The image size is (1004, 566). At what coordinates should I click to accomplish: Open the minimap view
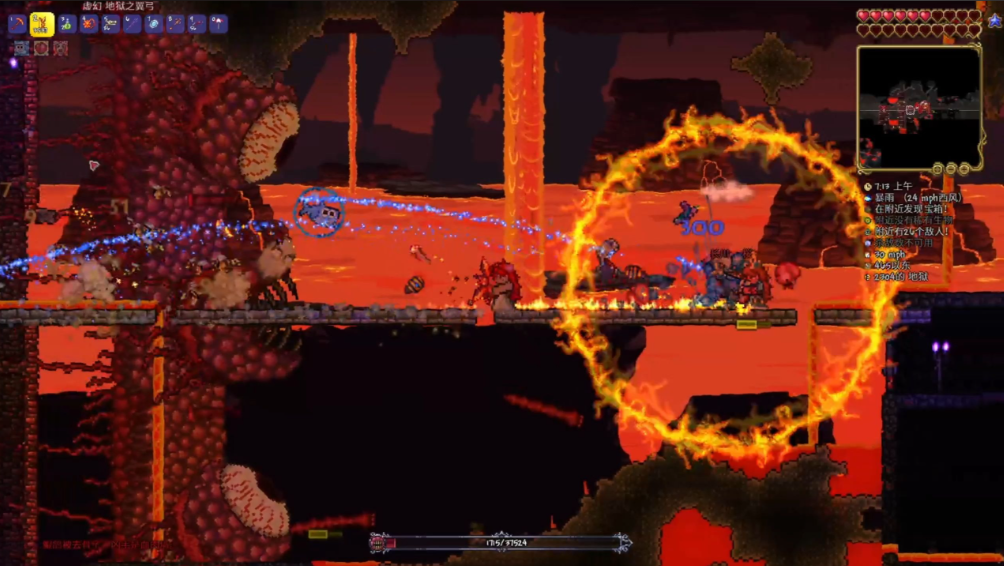[919, 105]
